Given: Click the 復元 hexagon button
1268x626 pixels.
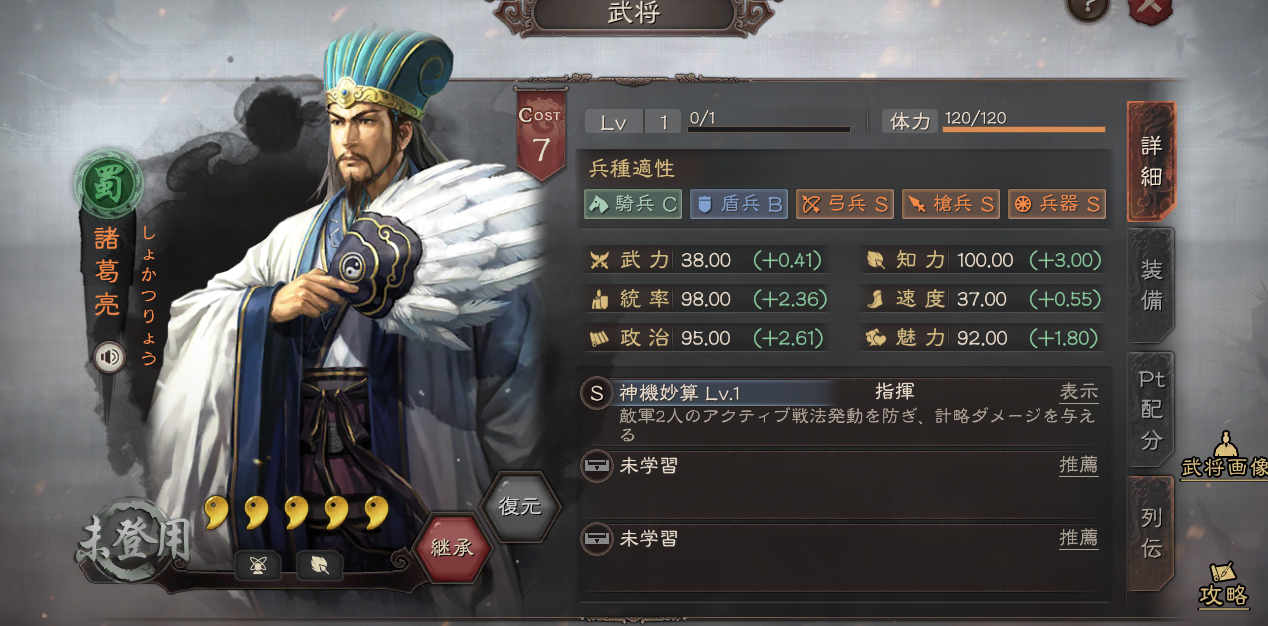Looking at the screenshot, I should coord(520,506).
